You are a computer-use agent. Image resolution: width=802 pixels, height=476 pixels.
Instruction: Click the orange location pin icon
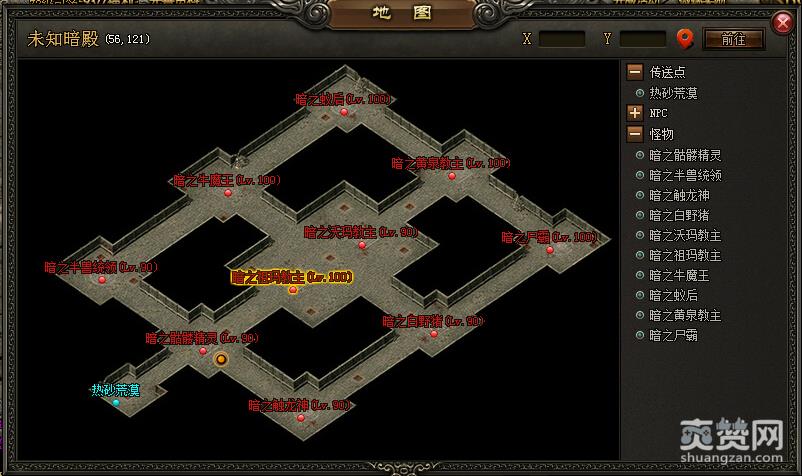click(x=685, y=39)
